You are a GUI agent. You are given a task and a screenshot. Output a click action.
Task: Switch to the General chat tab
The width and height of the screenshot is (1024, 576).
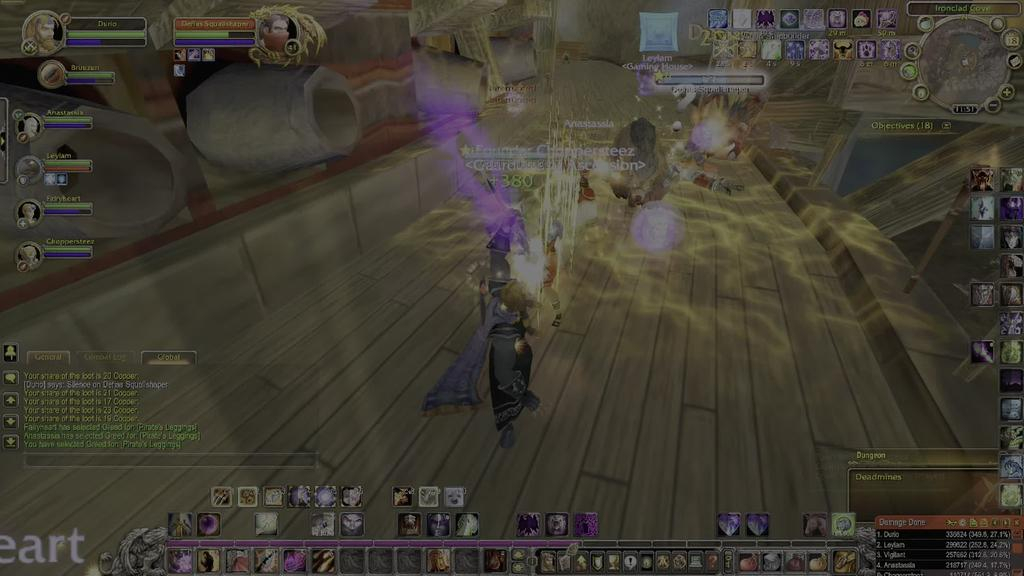pyautogui.click(x=48, y=357)
